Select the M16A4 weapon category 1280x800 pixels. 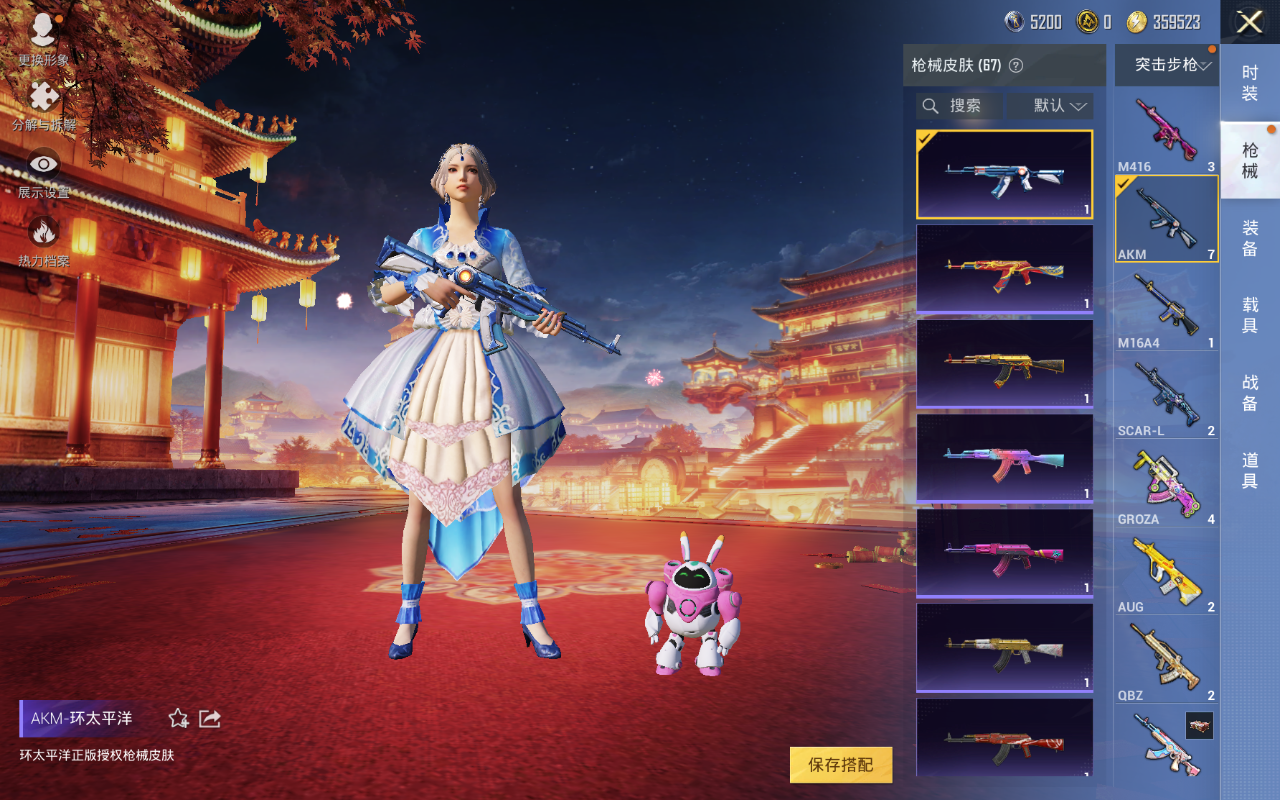coord(1166,307)
